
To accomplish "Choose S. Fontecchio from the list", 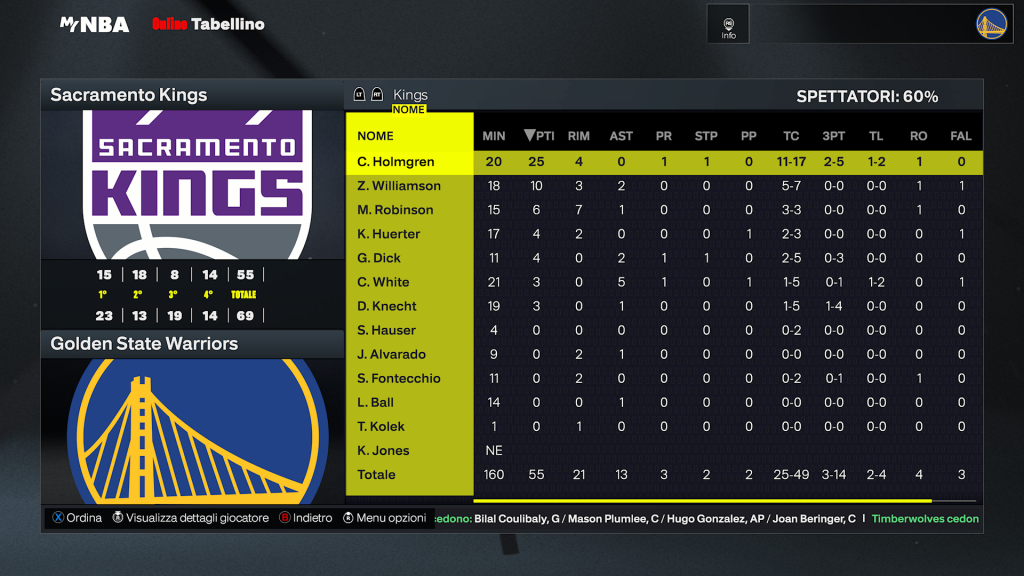I will click(399, 378).
